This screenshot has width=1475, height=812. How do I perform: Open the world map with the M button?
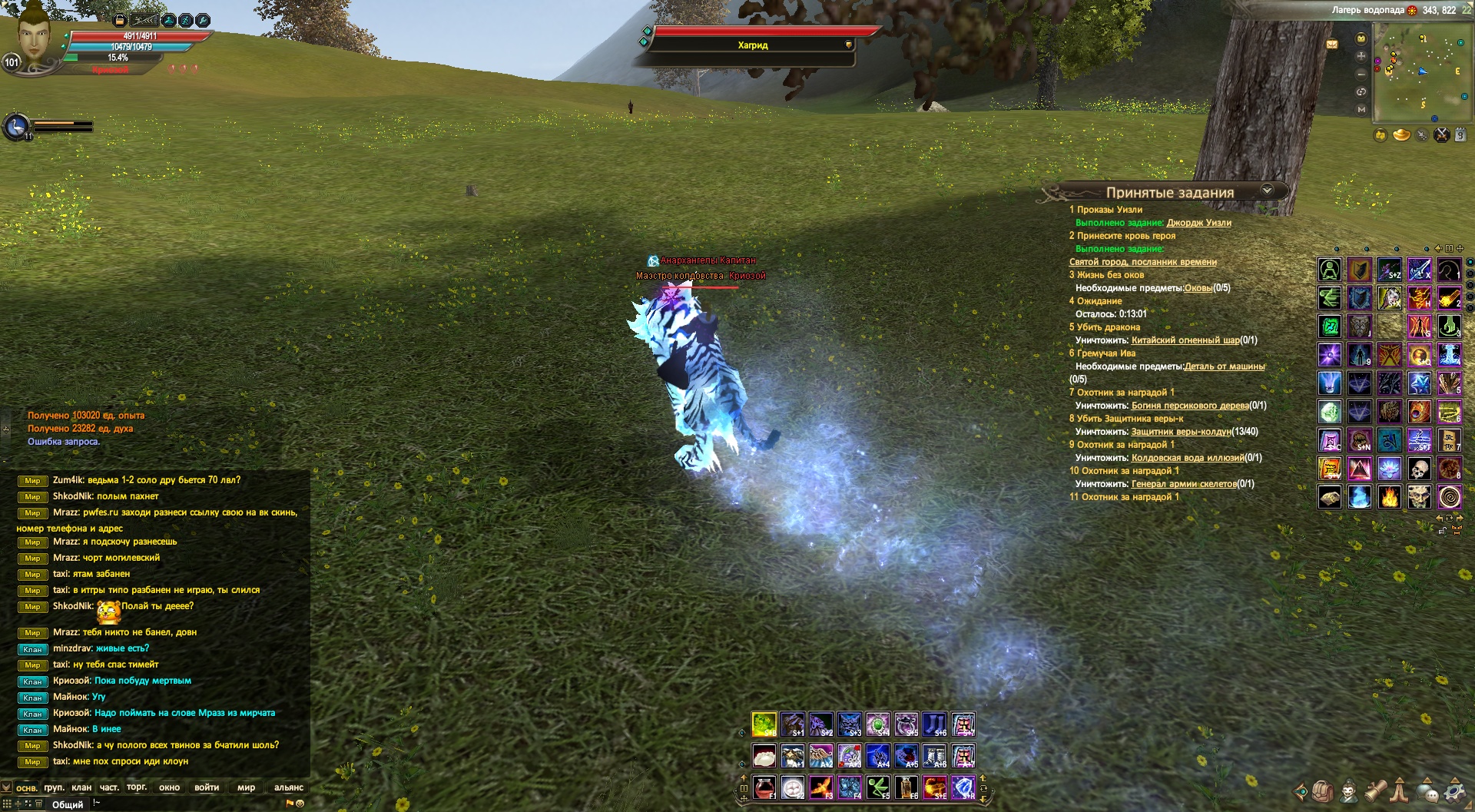click(x=1361, y=110)
